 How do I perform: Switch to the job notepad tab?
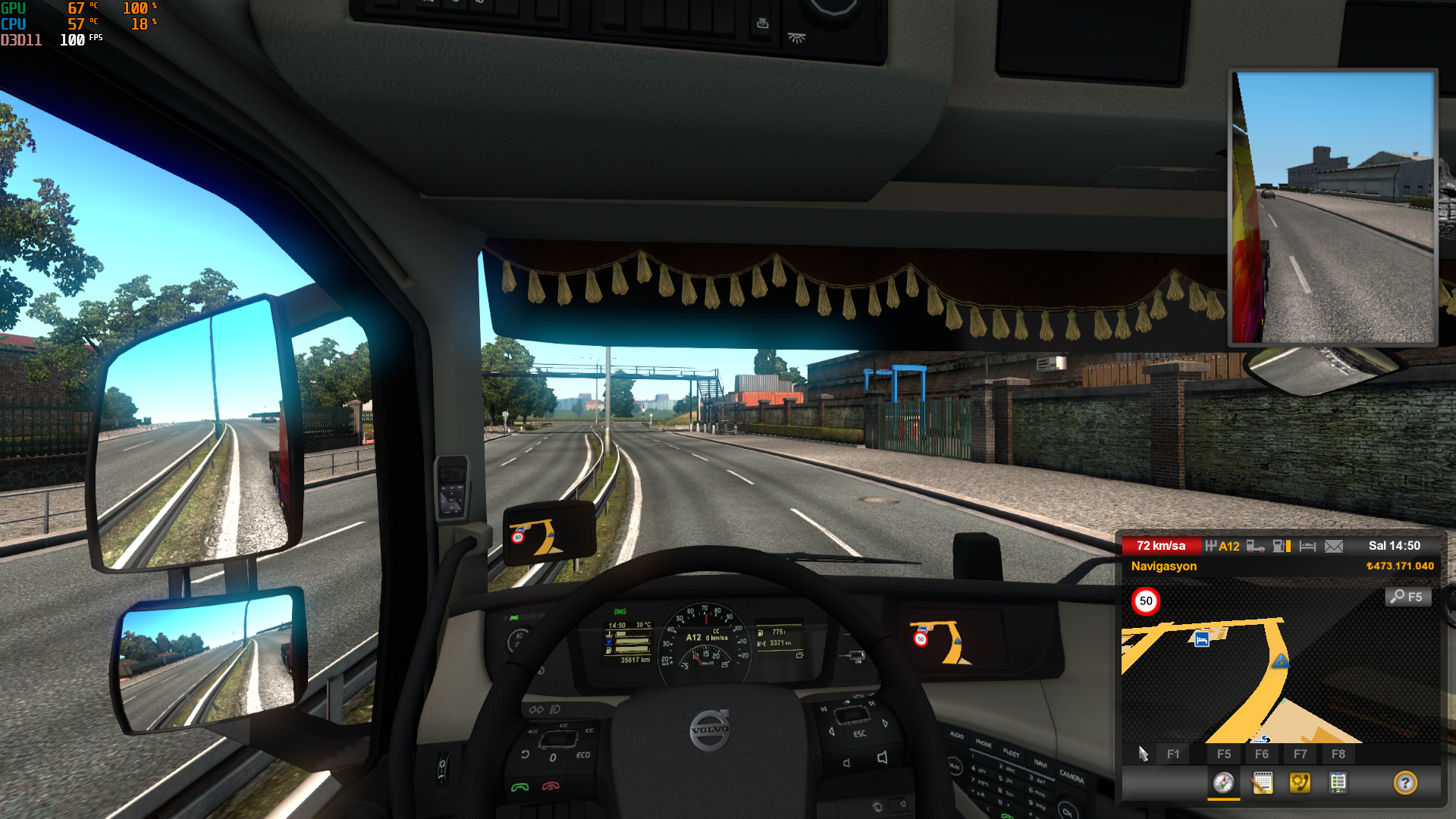1262,783
